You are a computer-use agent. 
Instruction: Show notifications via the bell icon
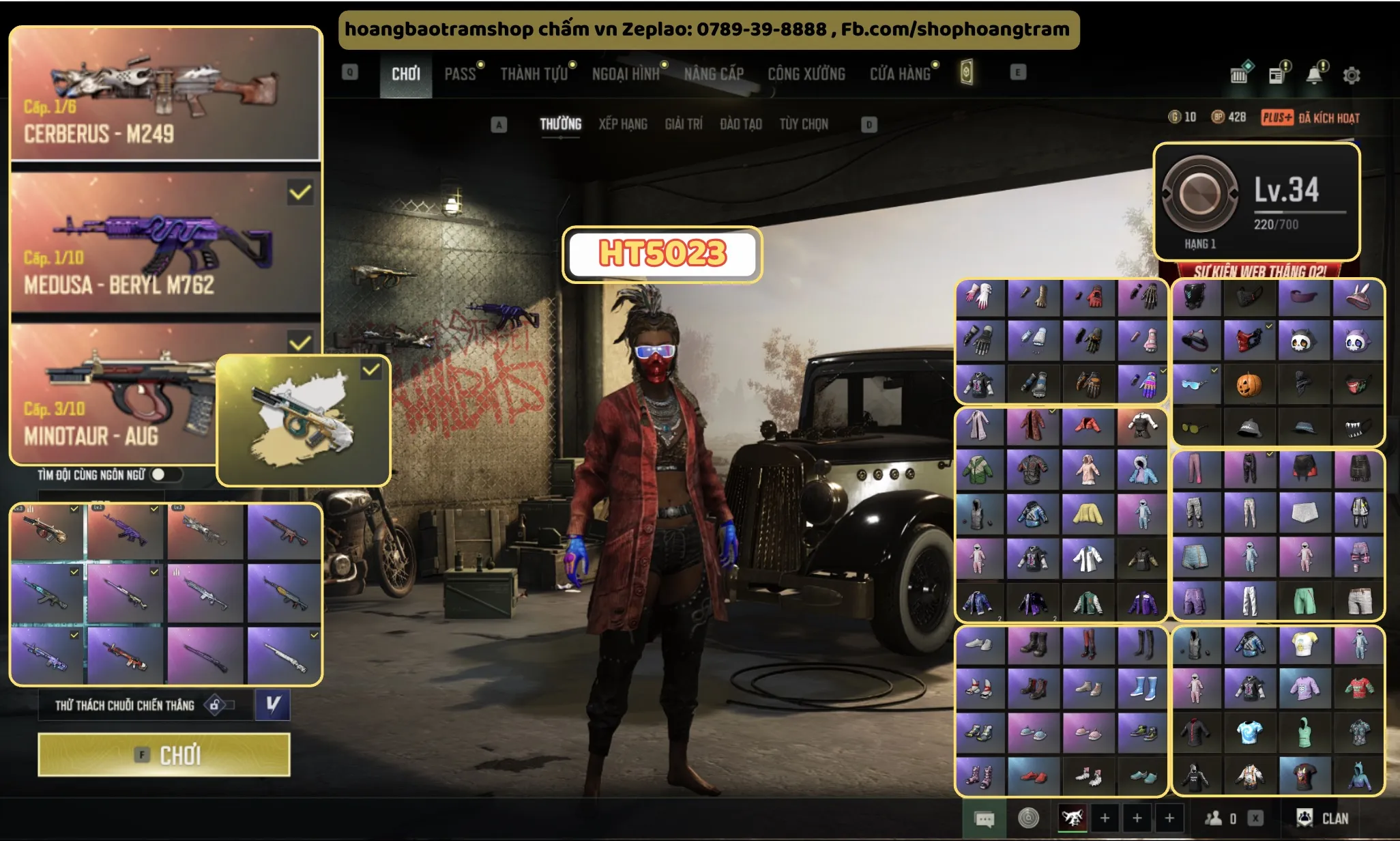tap(1313, 75)
